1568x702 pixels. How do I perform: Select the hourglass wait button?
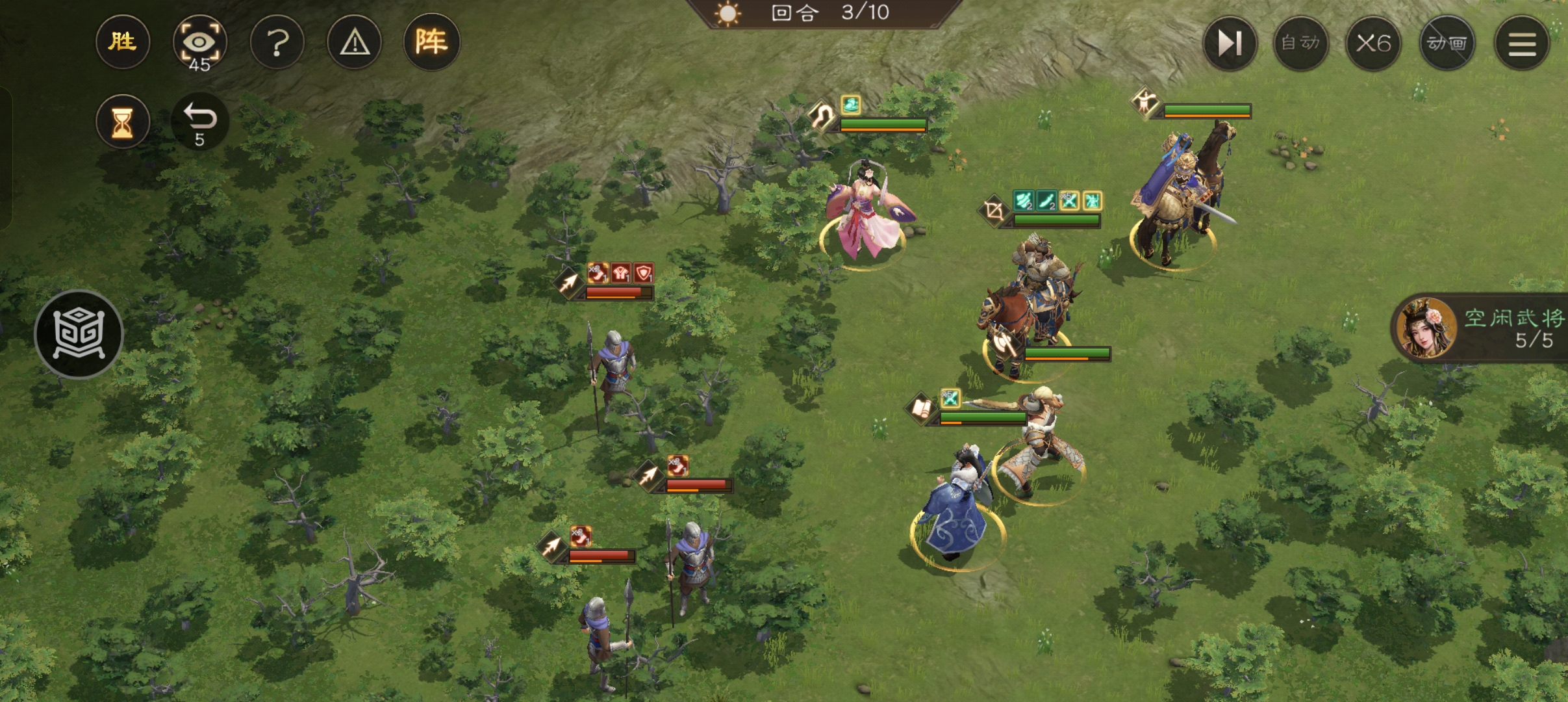122,122
